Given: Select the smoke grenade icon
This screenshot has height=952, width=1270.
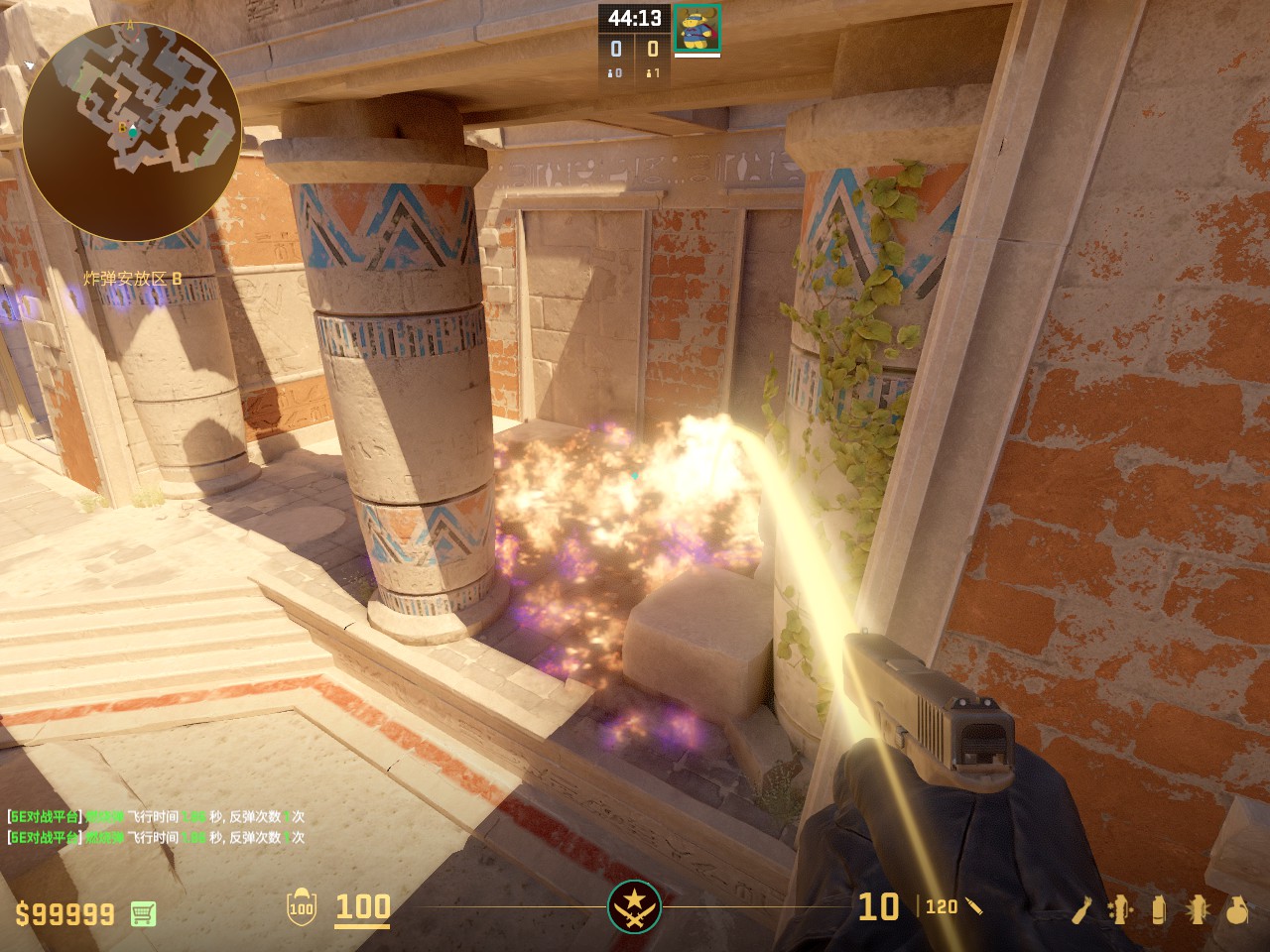Looking at the screenshot, I should click(1159, 909).
